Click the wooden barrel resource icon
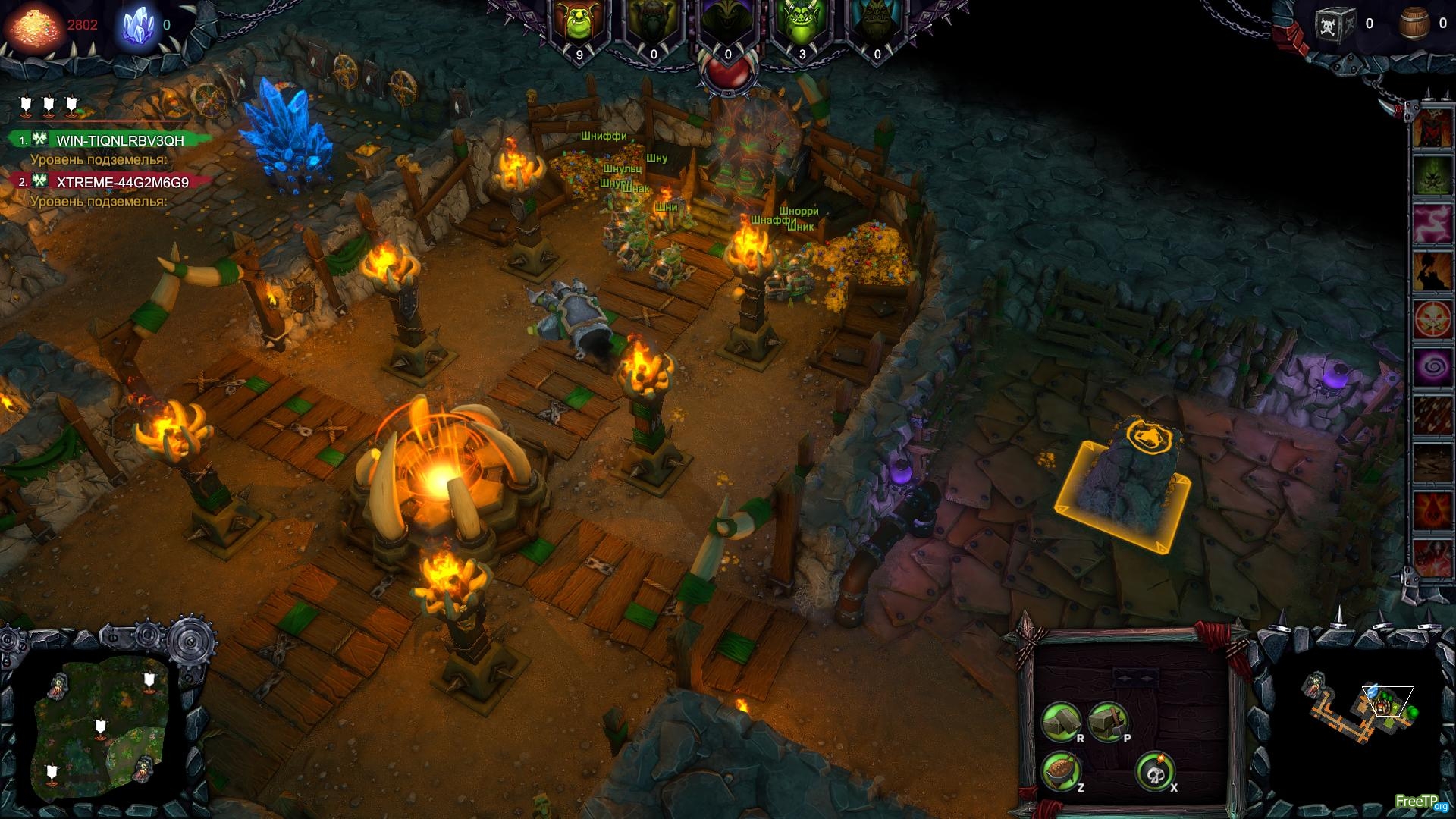The image size is (1456, 819). click(1413, 24)
